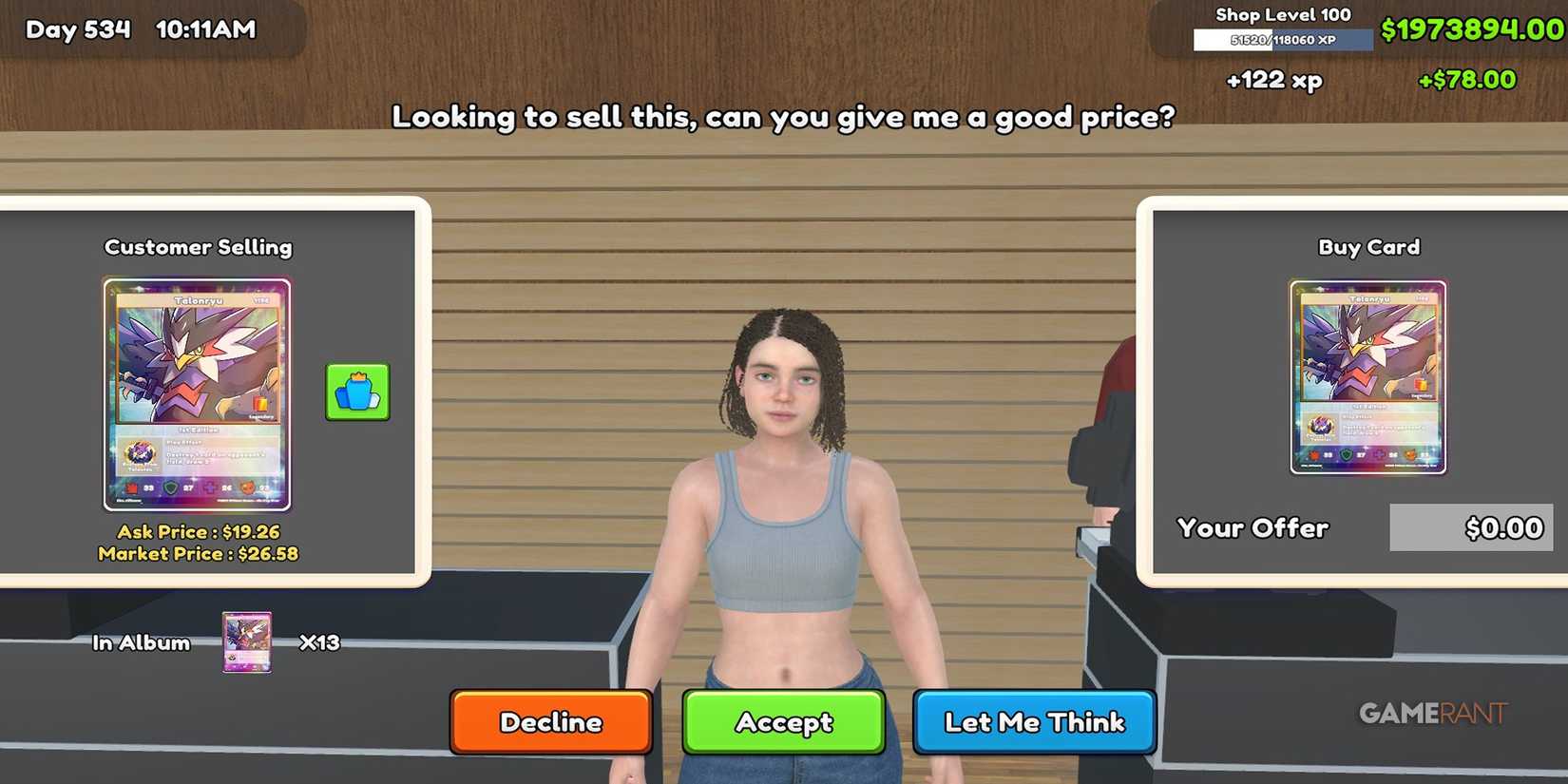Click the +$78.00 earnings indicator
Image resolution: width=1568 pixels, height=784 pixels.
point(1467,80)
